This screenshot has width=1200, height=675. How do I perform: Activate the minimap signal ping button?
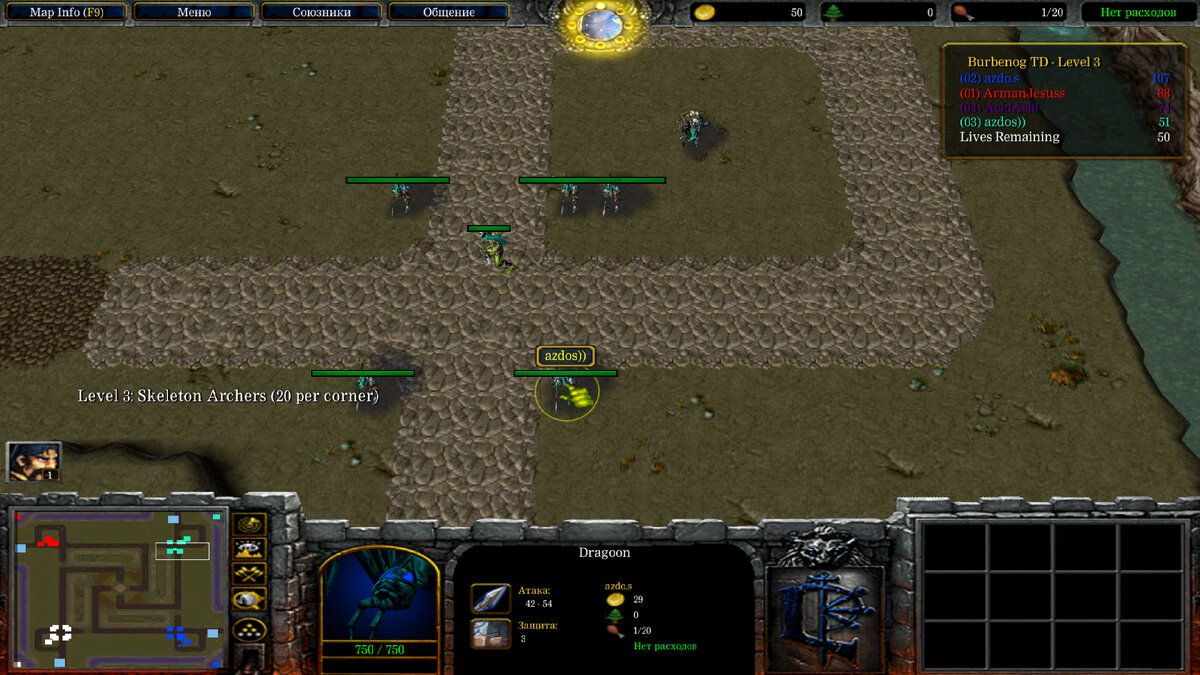pos(249,523)
